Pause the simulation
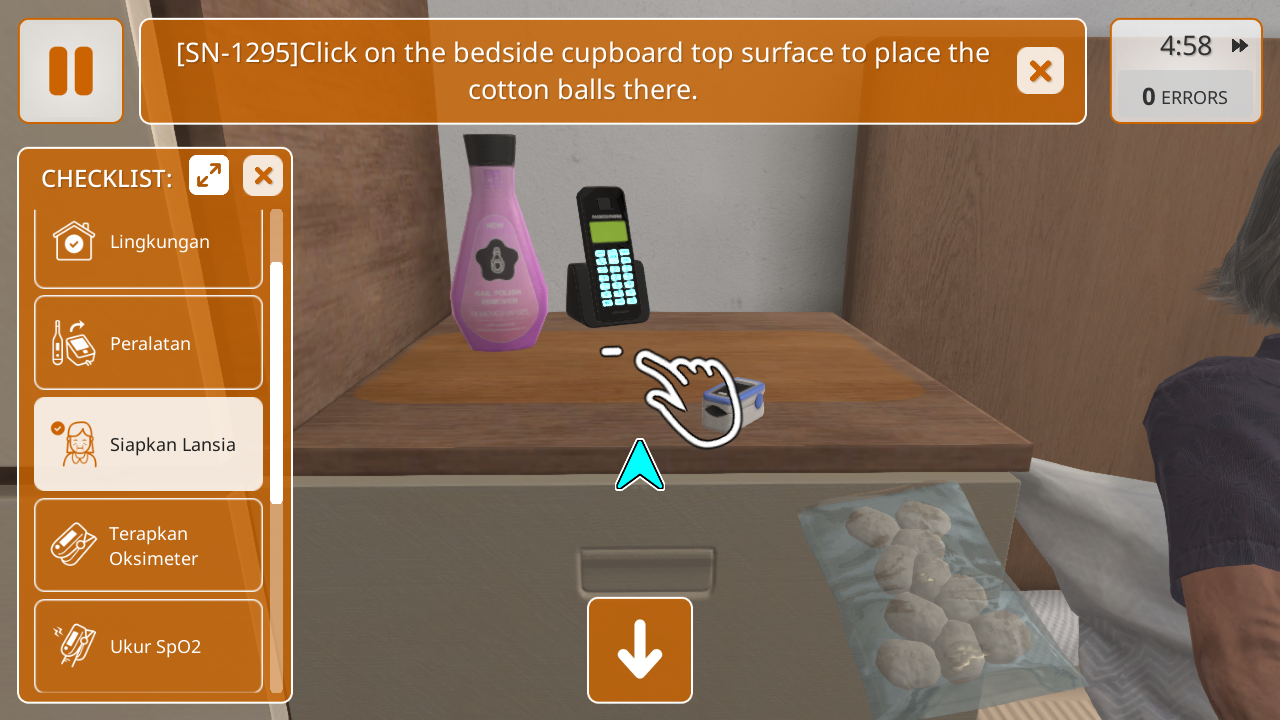This screenshot has width=1280, height=720. coord(71,71)
